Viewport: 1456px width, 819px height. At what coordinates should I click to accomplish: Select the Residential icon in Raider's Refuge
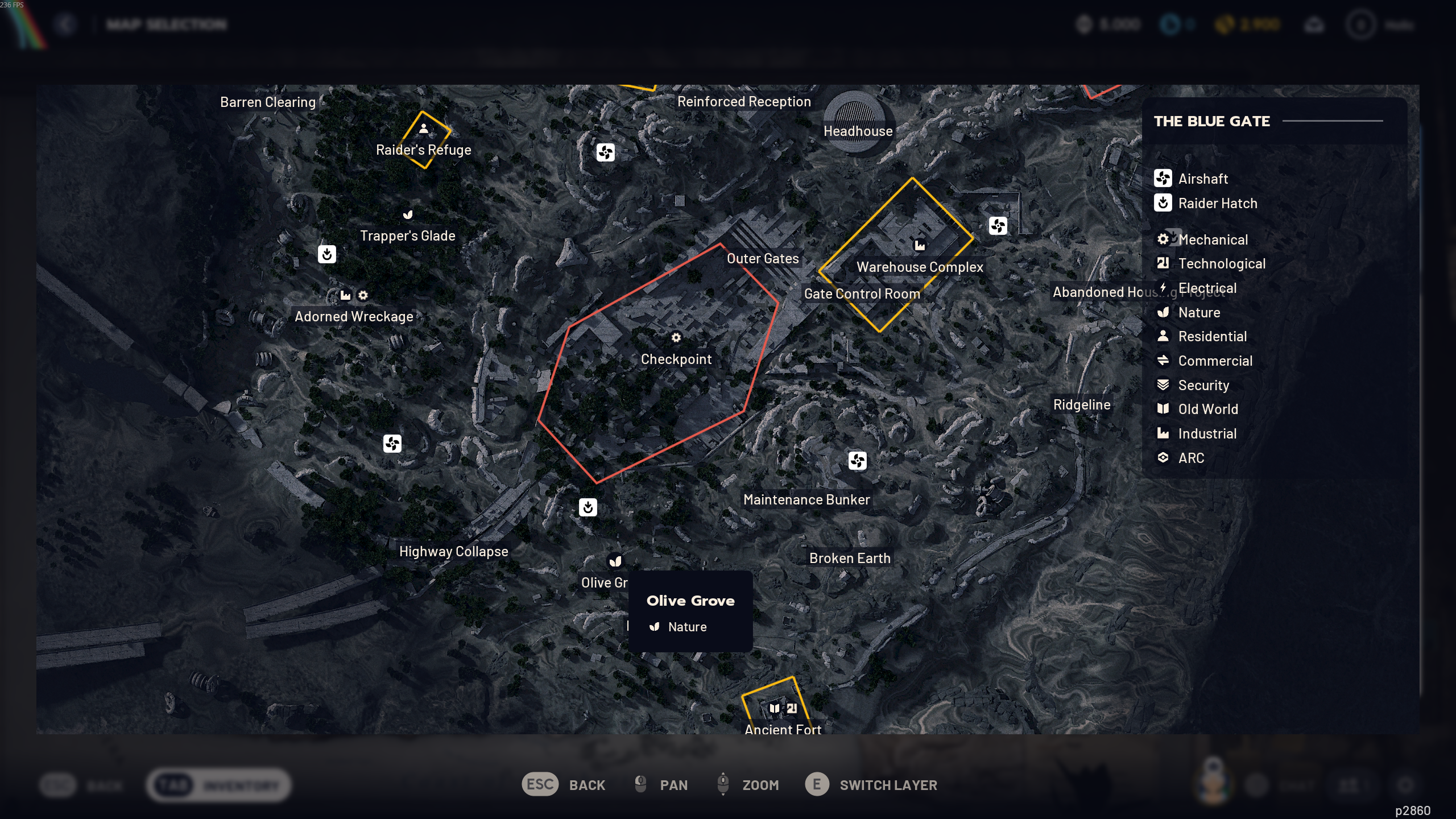click(x=424, y=129)
